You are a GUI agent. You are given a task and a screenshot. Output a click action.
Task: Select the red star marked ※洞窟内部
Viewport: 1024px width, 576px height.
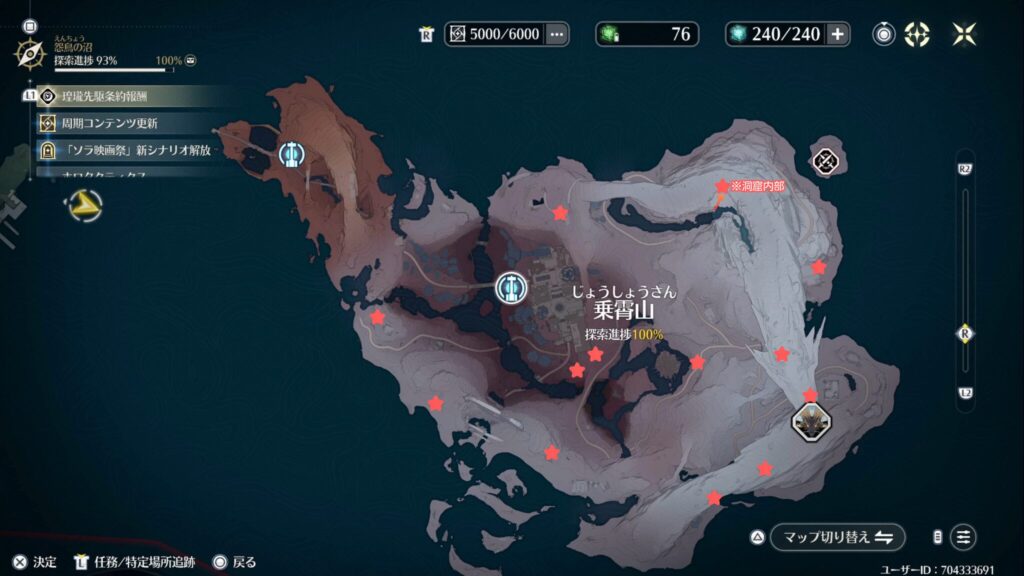click(x=722, y=187)
